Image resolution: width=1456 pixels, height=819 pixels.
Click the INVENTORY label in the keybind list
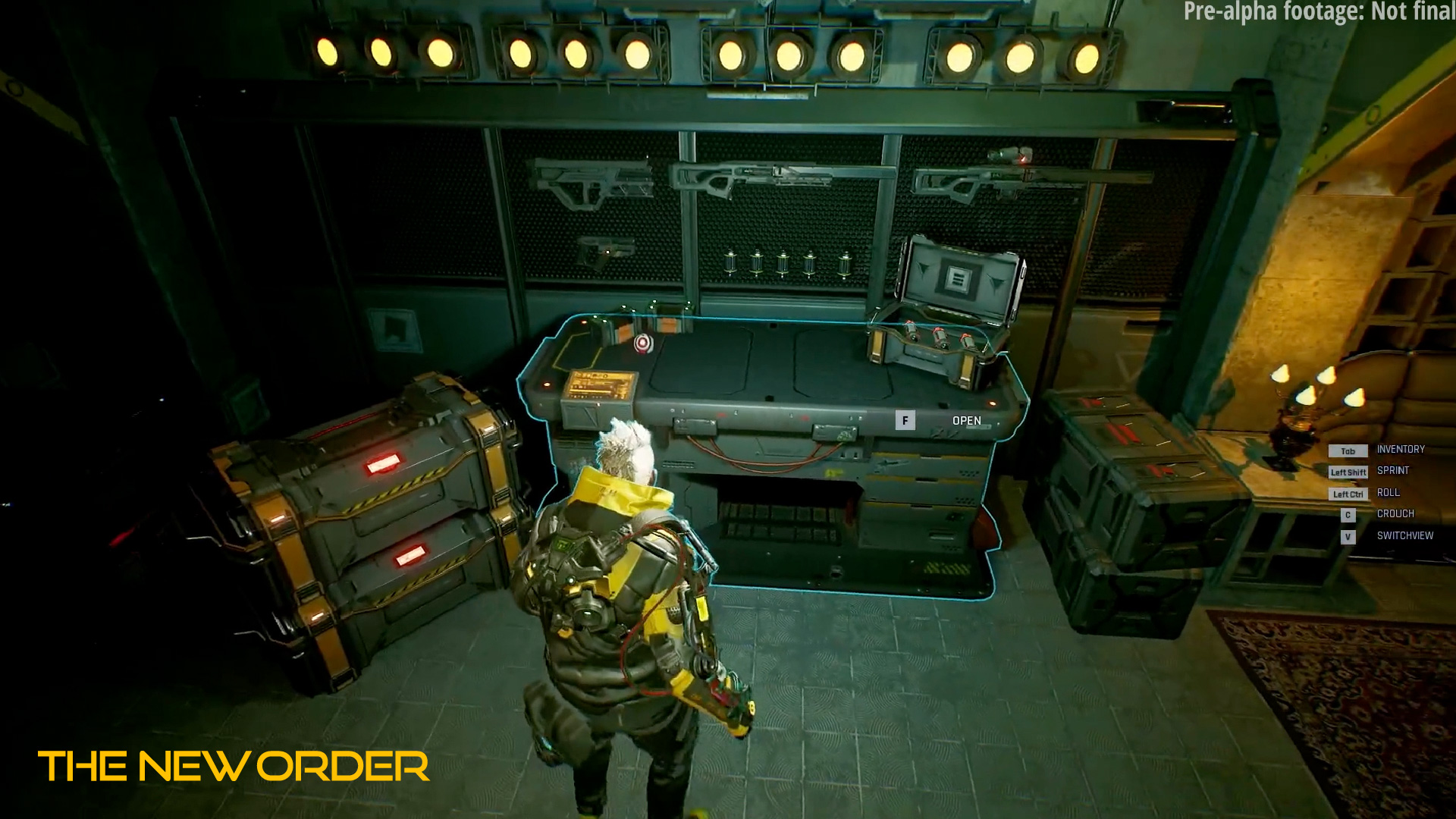[x=1401, y=449]
